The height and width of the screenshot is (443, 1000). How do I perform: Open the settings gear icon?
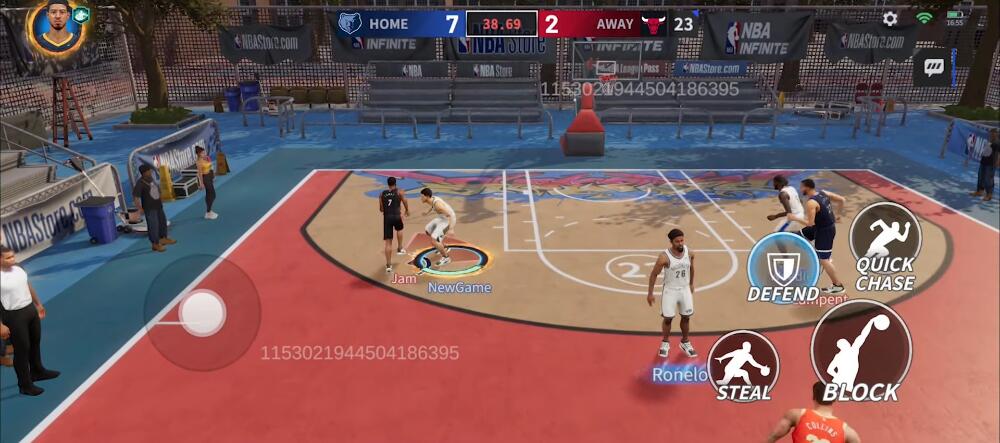(x=890, y=19)
